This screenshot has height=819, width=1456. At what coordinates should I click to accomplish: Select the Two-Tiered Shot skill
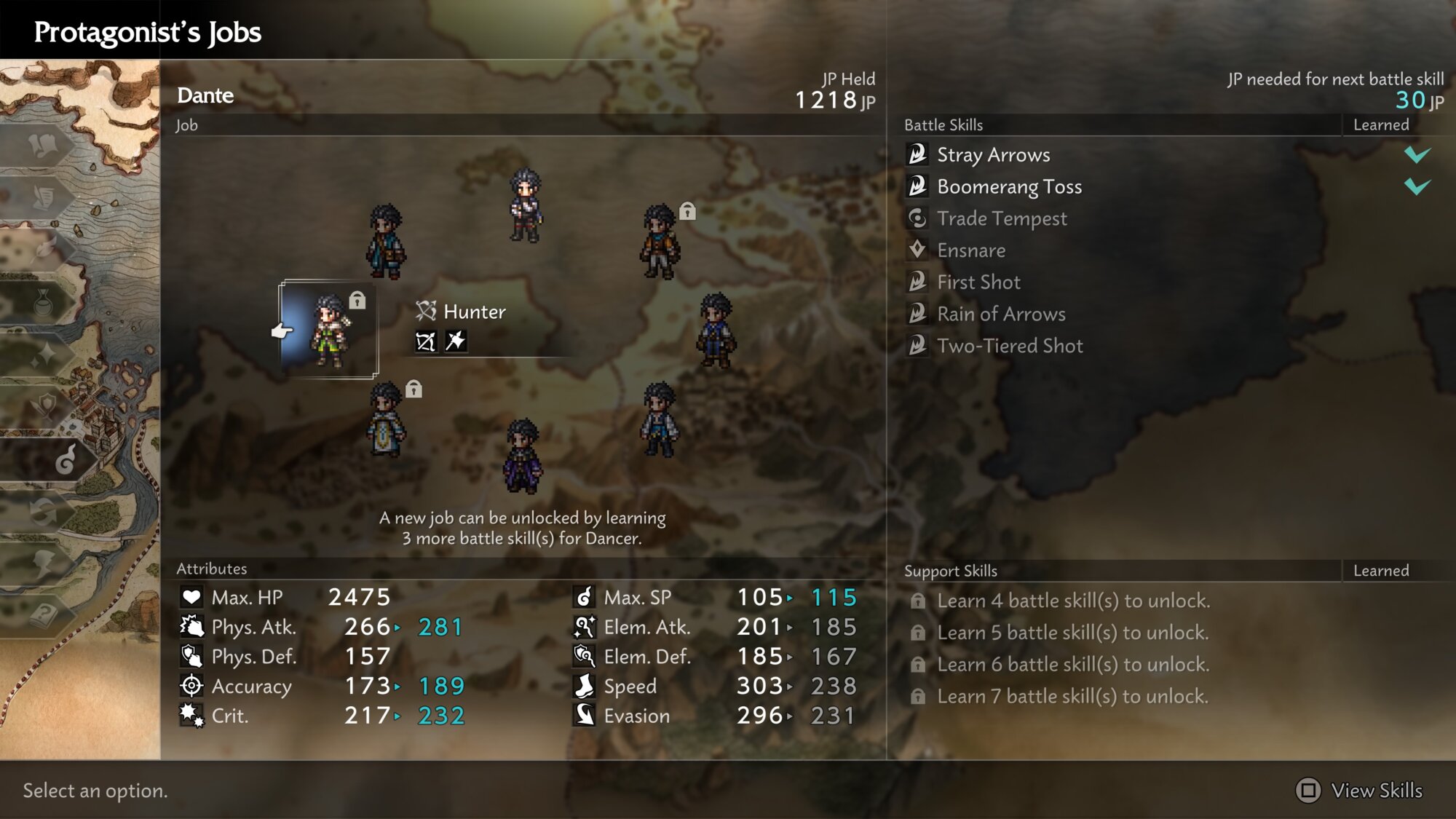(1010, 347)
